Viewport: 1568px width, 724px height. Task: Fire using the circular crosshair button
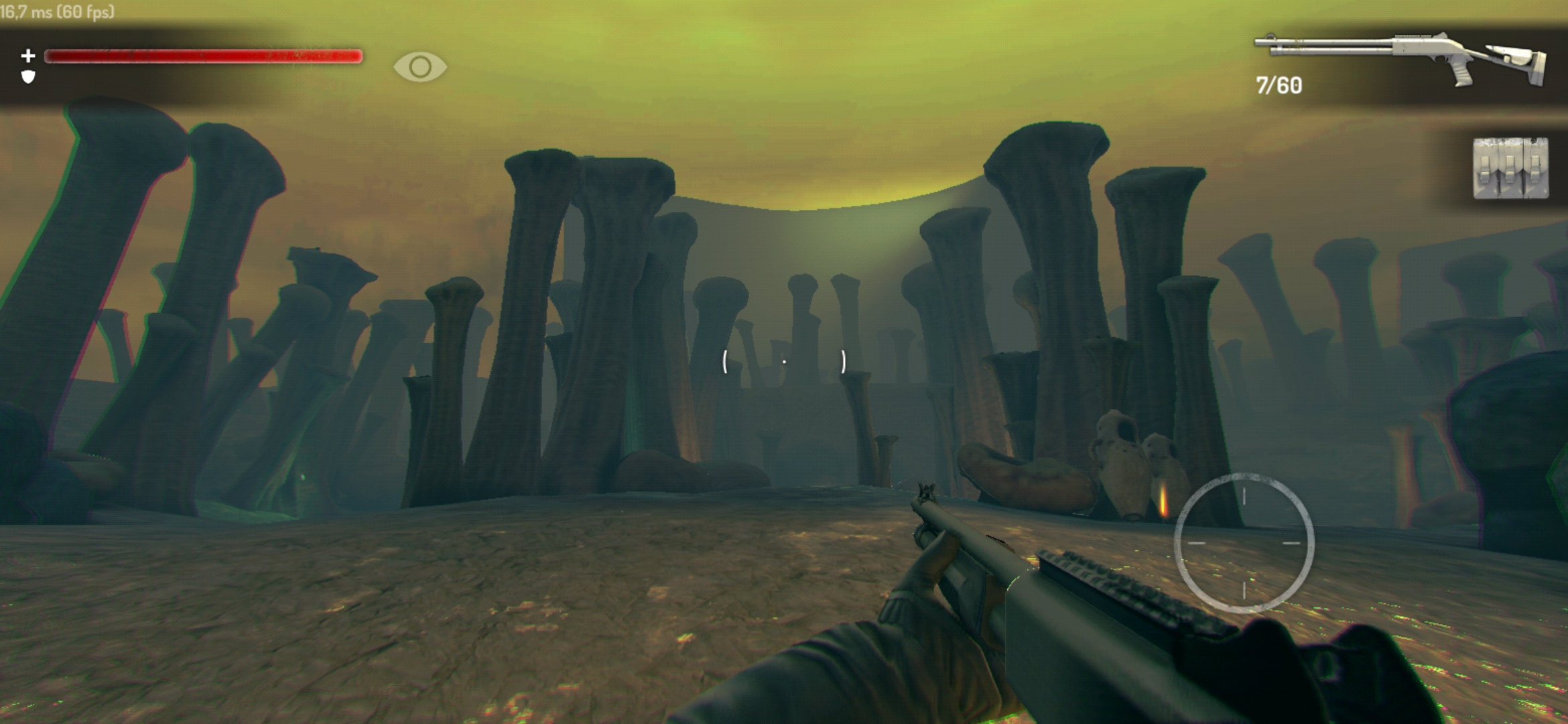1244,543
